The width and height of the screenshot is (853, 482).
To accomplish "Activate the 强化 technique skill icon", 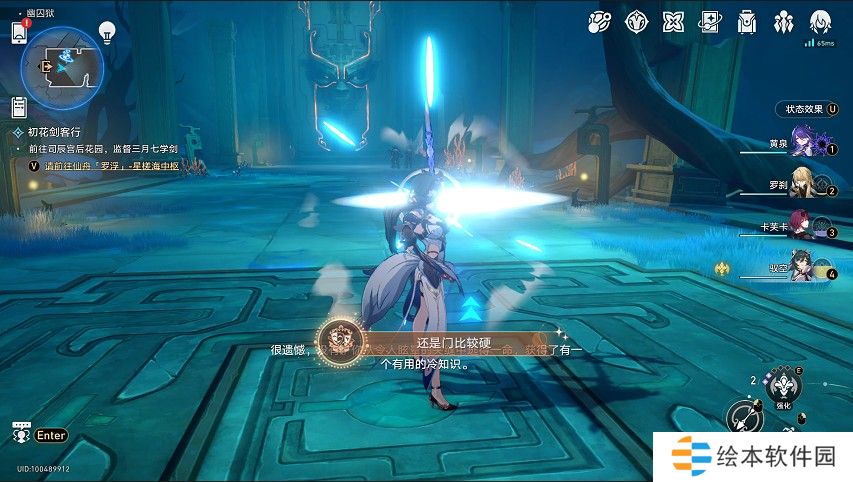I will (x=782, y=385).
